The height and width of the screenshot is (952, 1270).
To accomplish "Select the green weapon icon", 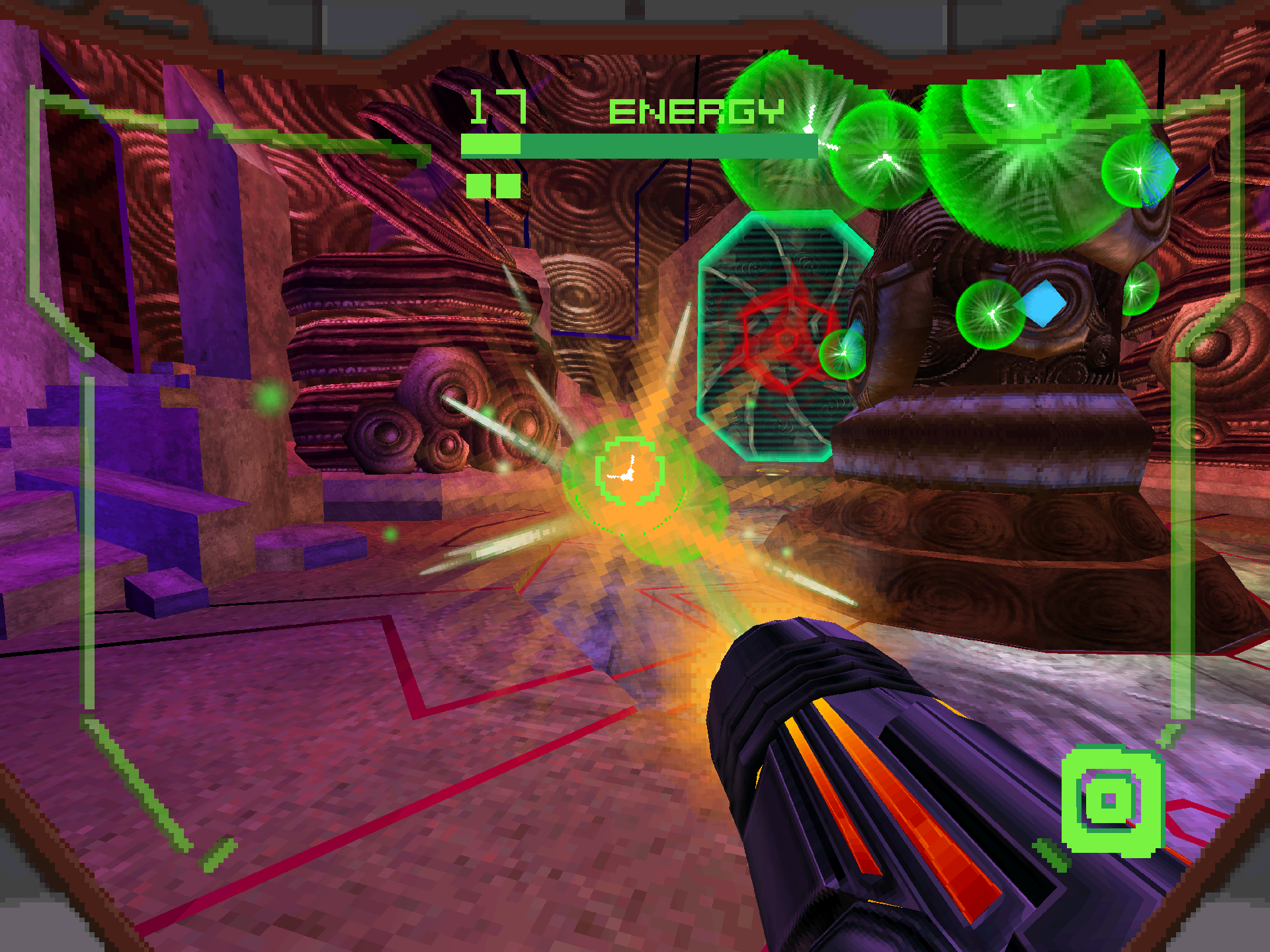I will tap(1111, 800).
